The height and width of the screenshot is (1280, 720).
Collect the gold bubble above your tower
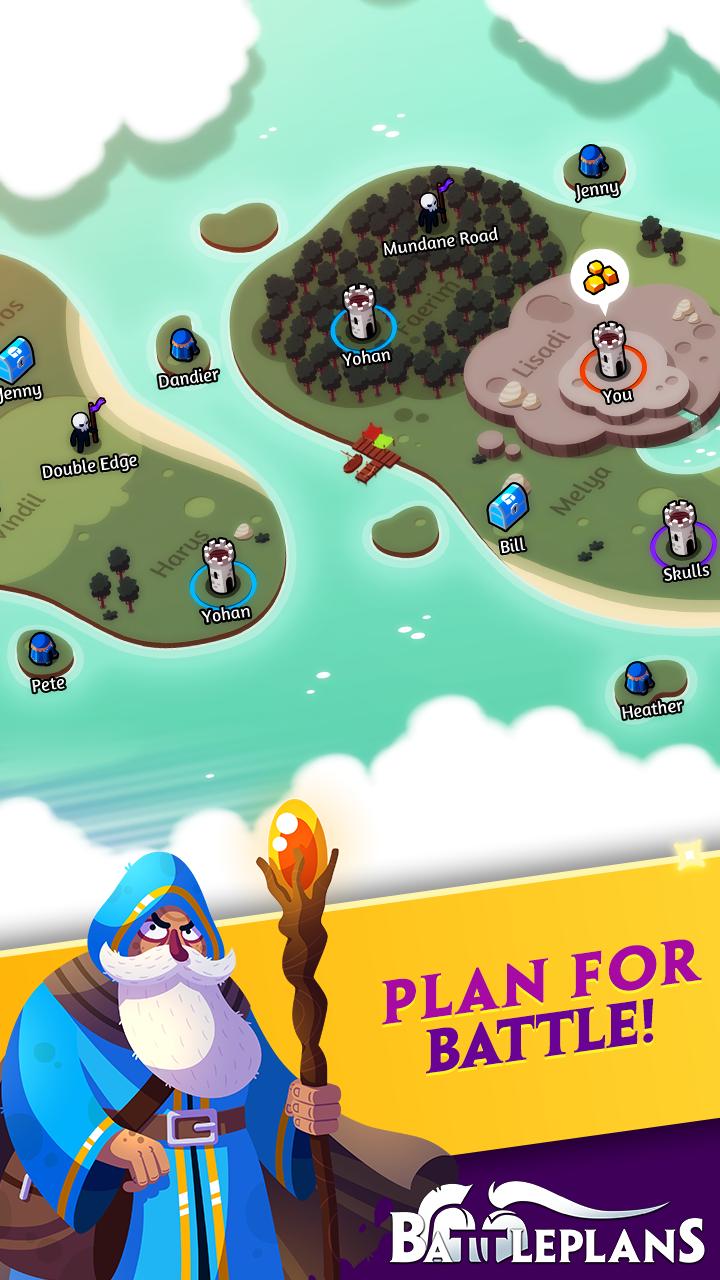click(x=599, y=276)
